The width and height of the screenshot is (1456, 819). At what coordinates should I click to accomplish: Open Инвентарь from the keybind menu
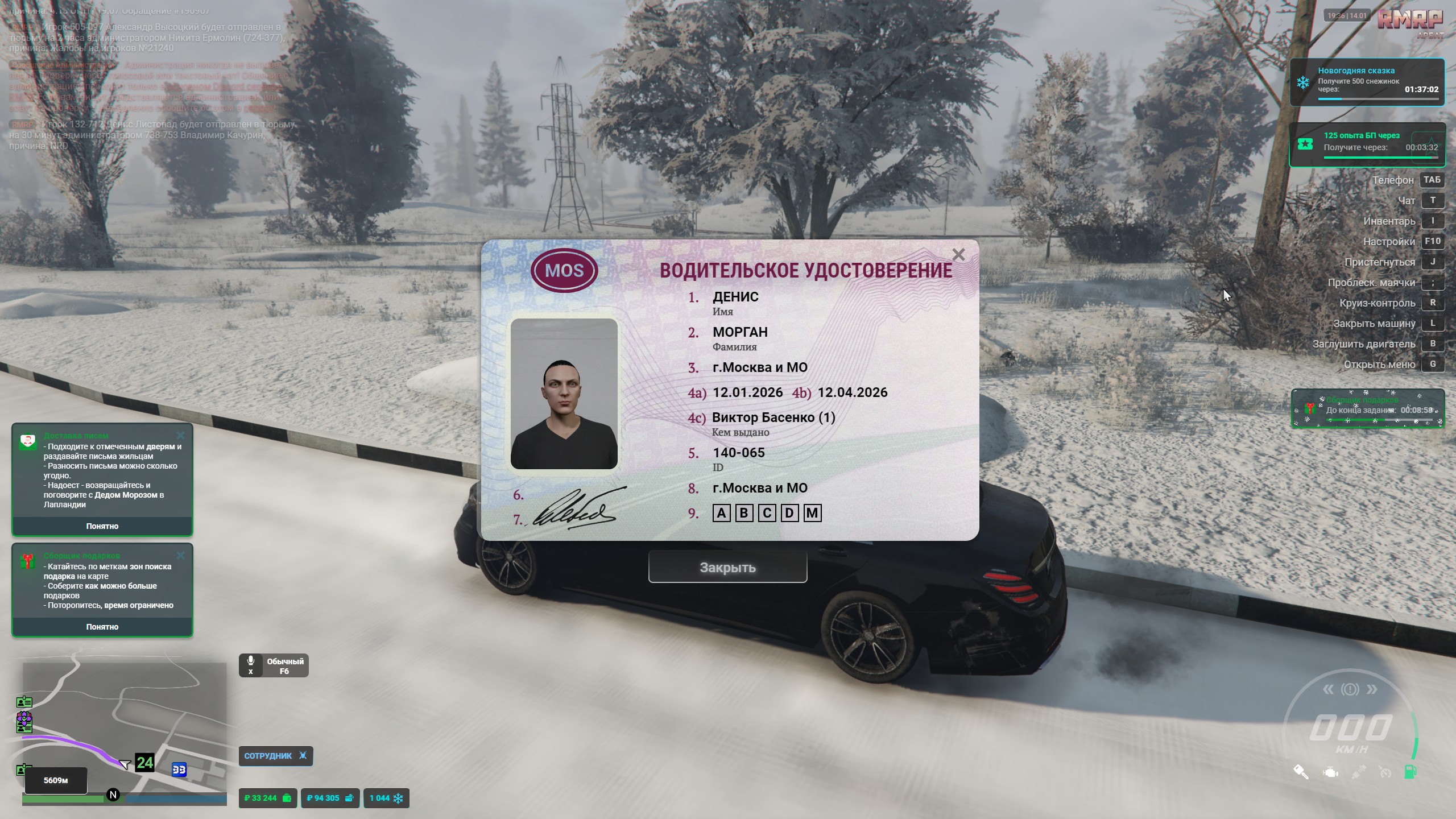pyautogui.click(x=1390, y=221)
